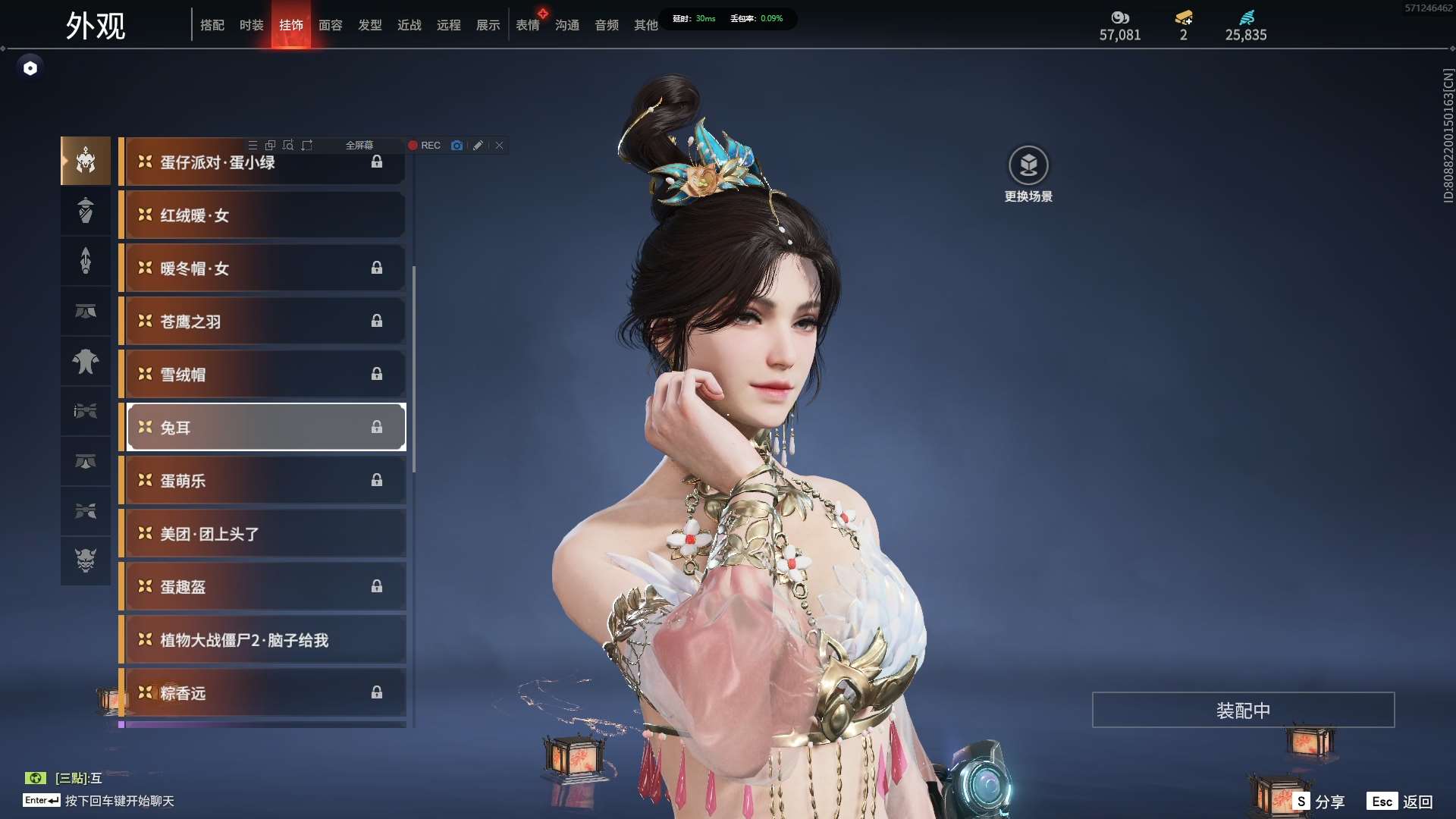Image resolution: width=1456 pixels, height=819 pixels.
Task: Switch to the 搭配 tab
Action: click(x=212, y=25)
